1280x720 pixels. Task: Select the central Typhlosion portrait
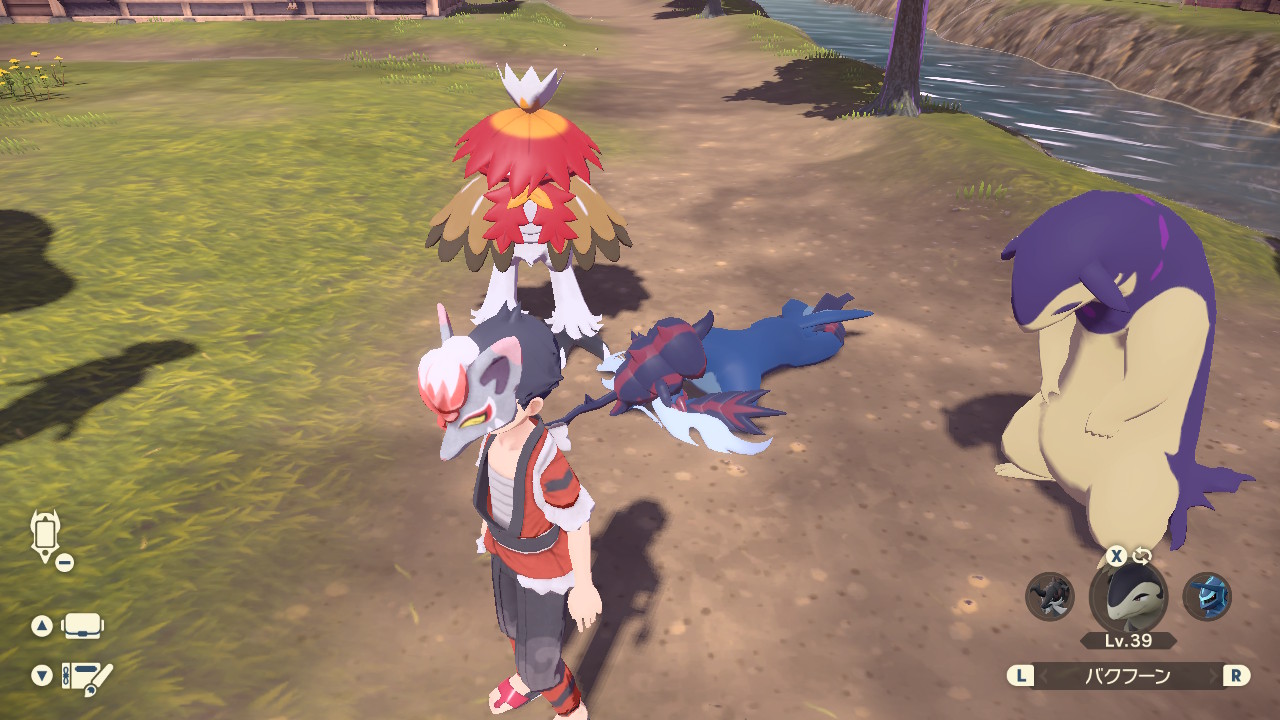pos(1128,597)
